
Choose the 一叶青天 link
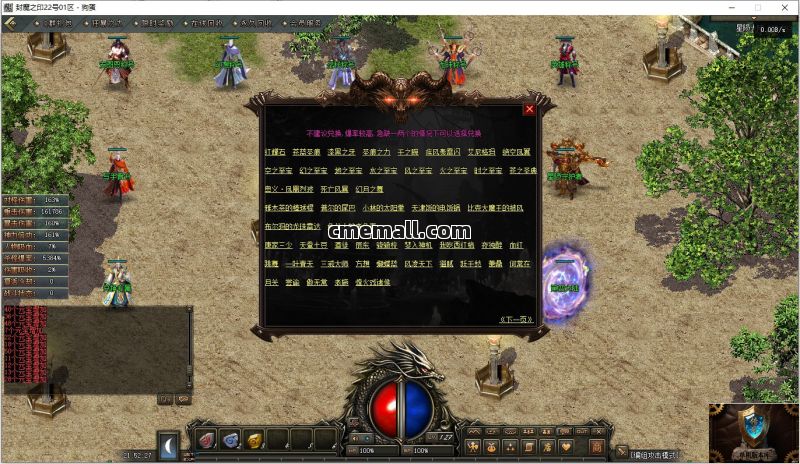point(302,263)
